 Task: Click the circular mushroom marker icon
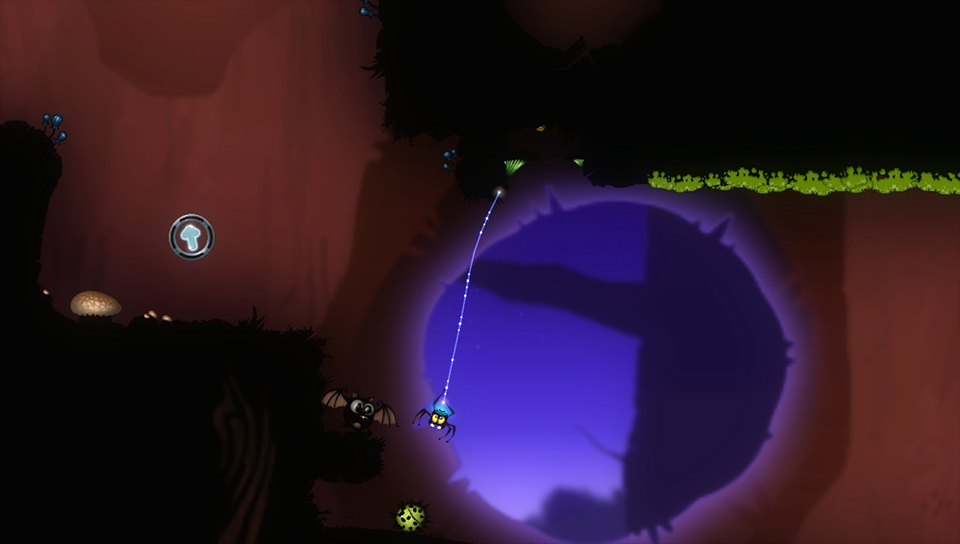click(x=191, y=236)
